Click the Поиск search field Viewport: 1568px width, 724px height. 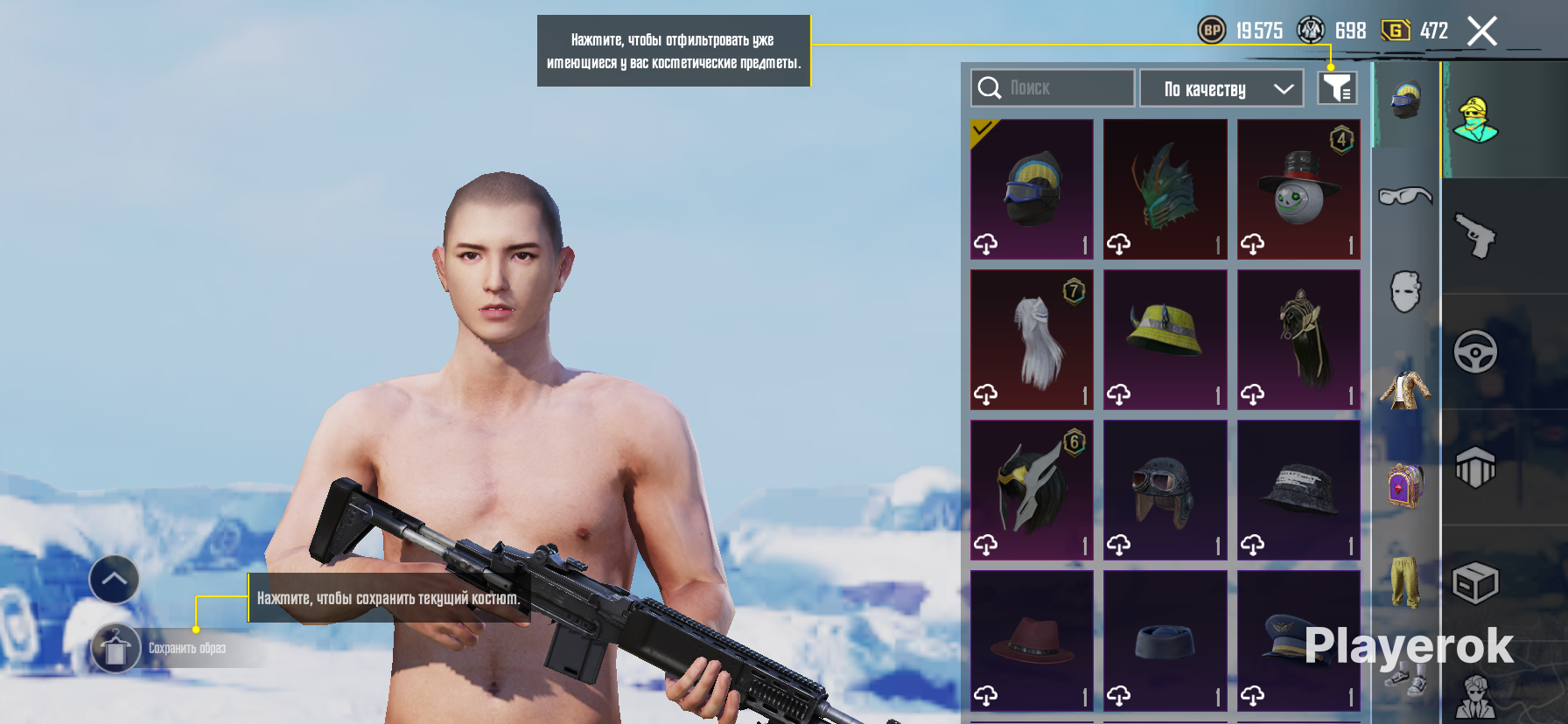click(x=1052, y=88)
